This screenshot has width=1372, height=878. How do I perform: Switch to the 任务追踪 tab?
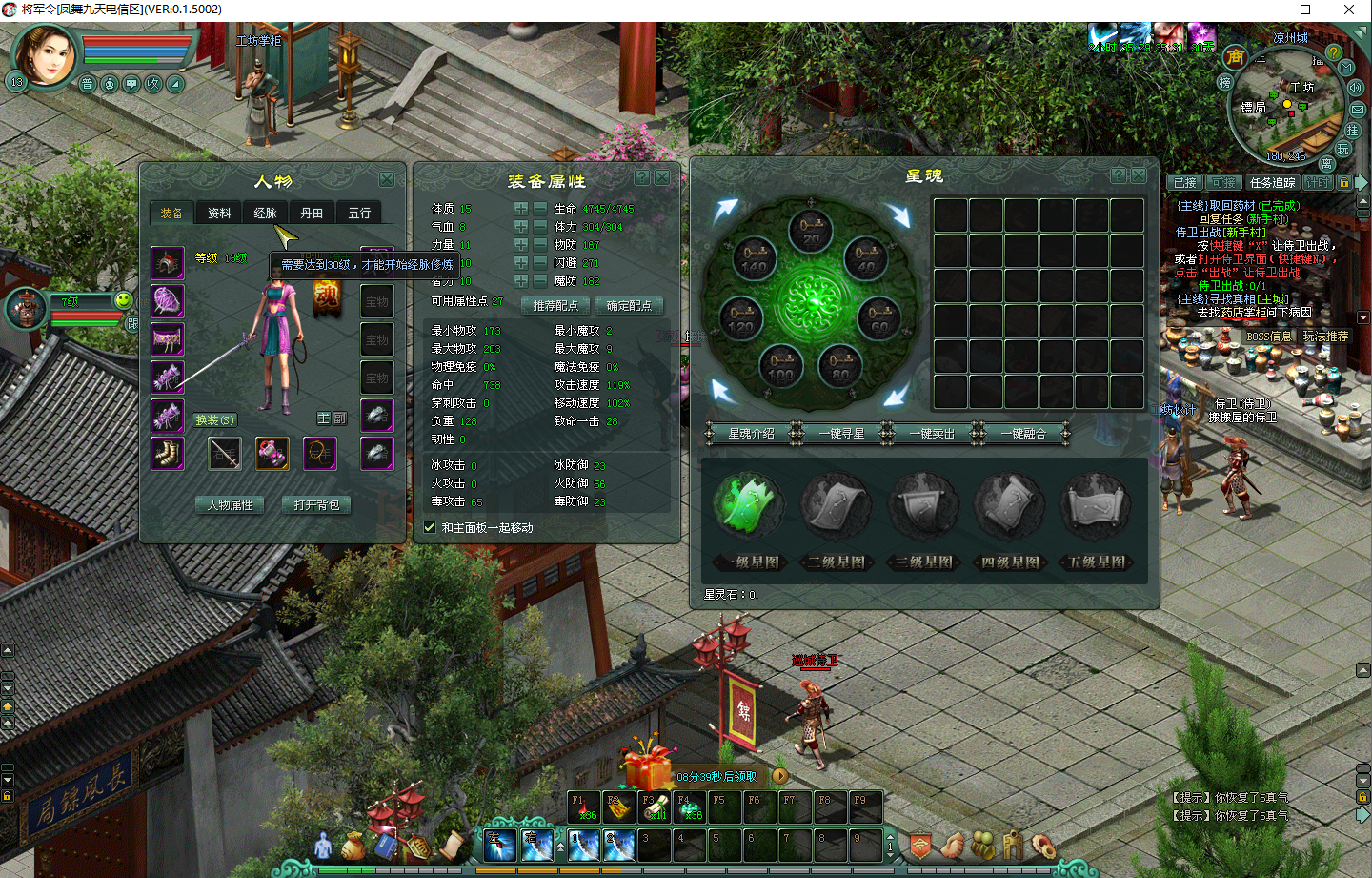pyautogui.click(x=1273, y=182)
